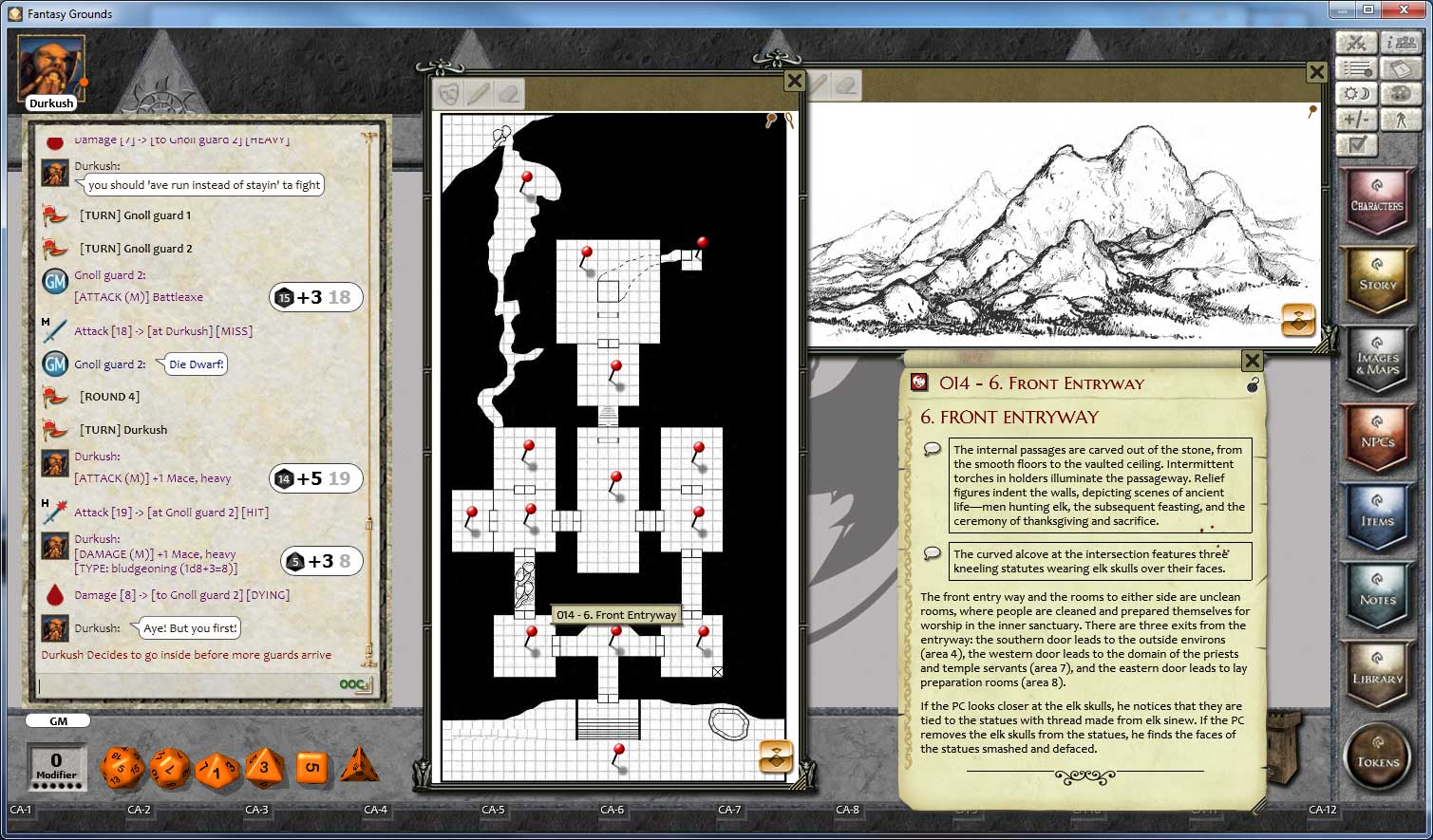Switch to hotkey tab CA-6

pos(613,812)
